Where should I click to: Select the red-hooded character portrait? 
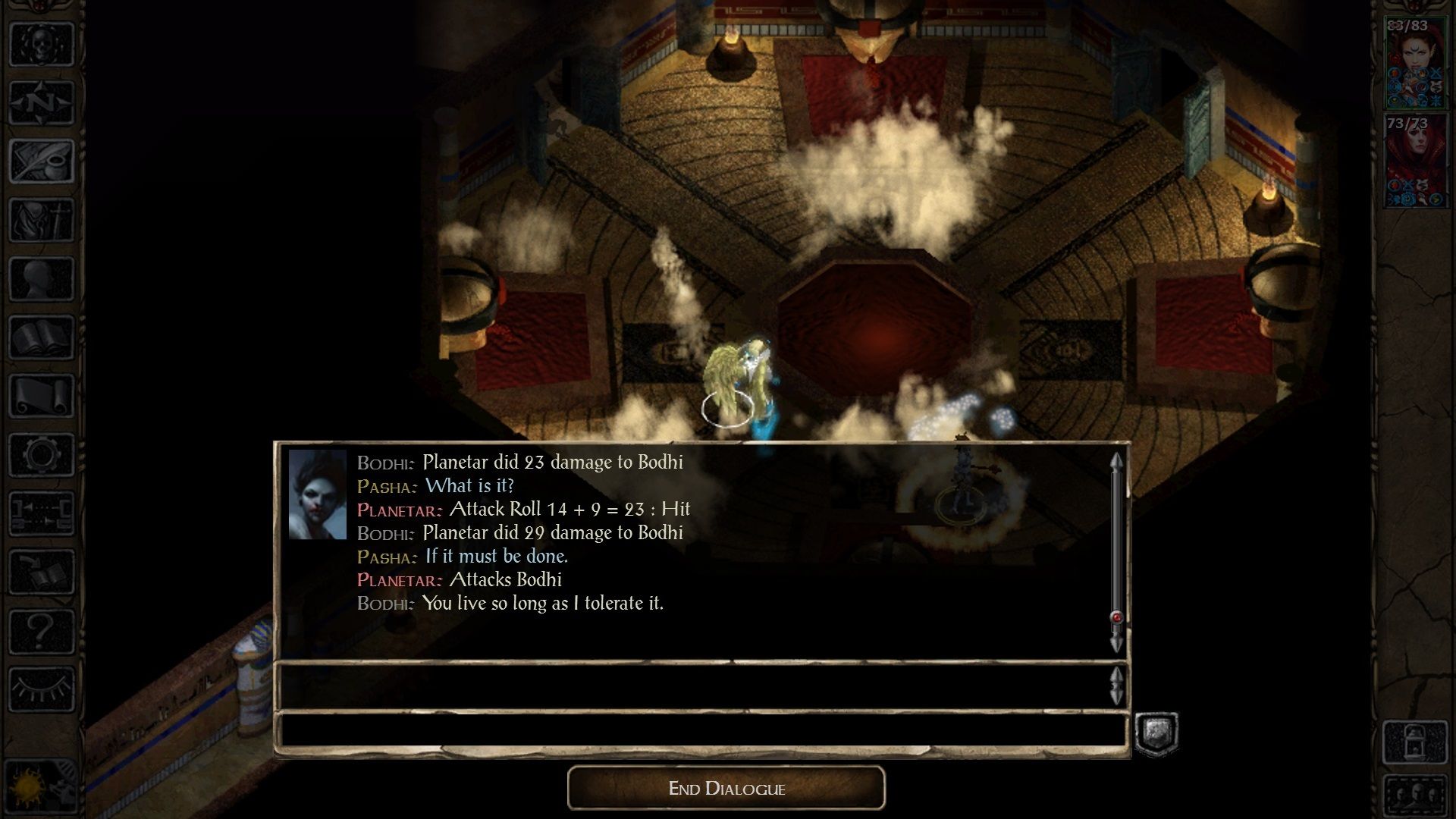pos(1416,161)
